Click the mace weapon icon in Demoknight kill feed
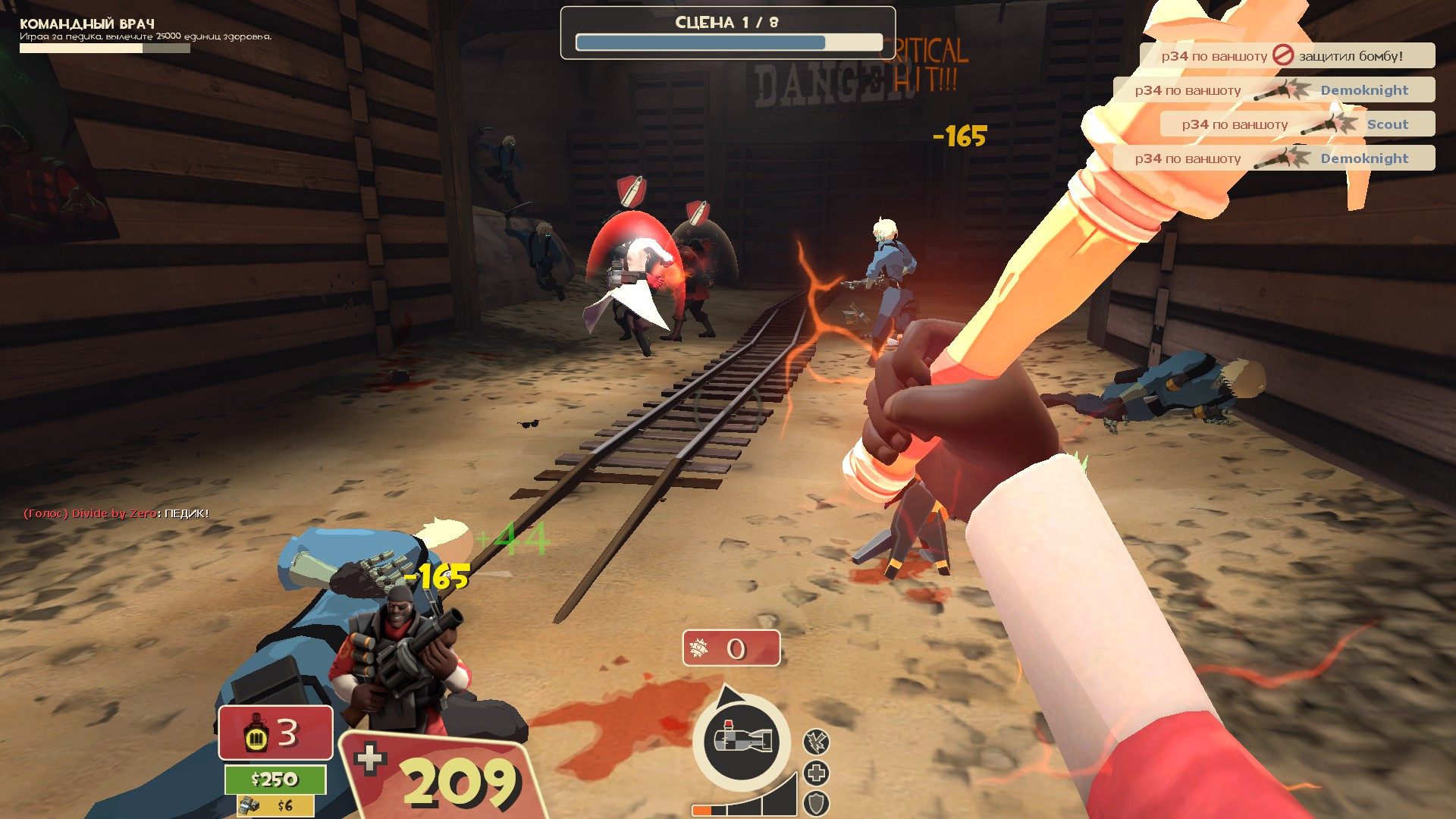Image resolution: width=1456 pixels, height=819 pixels. (x=1280, y=91)
